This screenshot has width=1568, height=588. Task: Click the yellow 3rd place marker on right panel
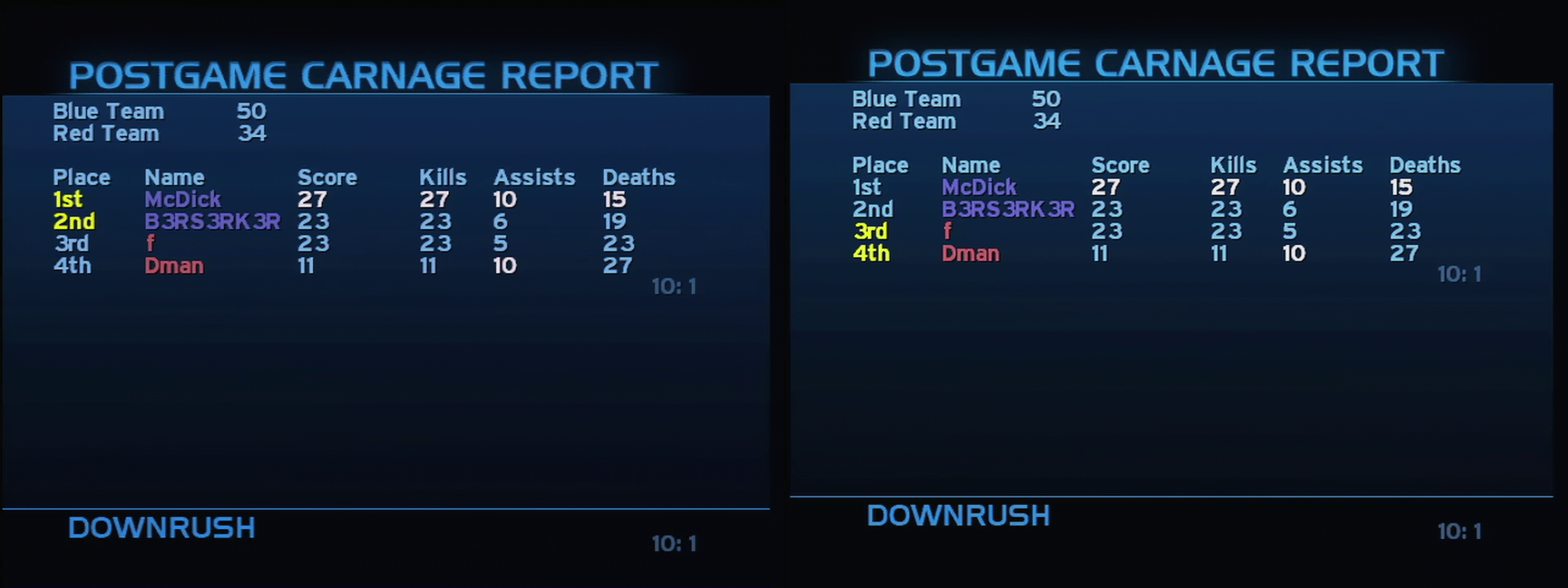pyautogui.click(x=871, y=232)
